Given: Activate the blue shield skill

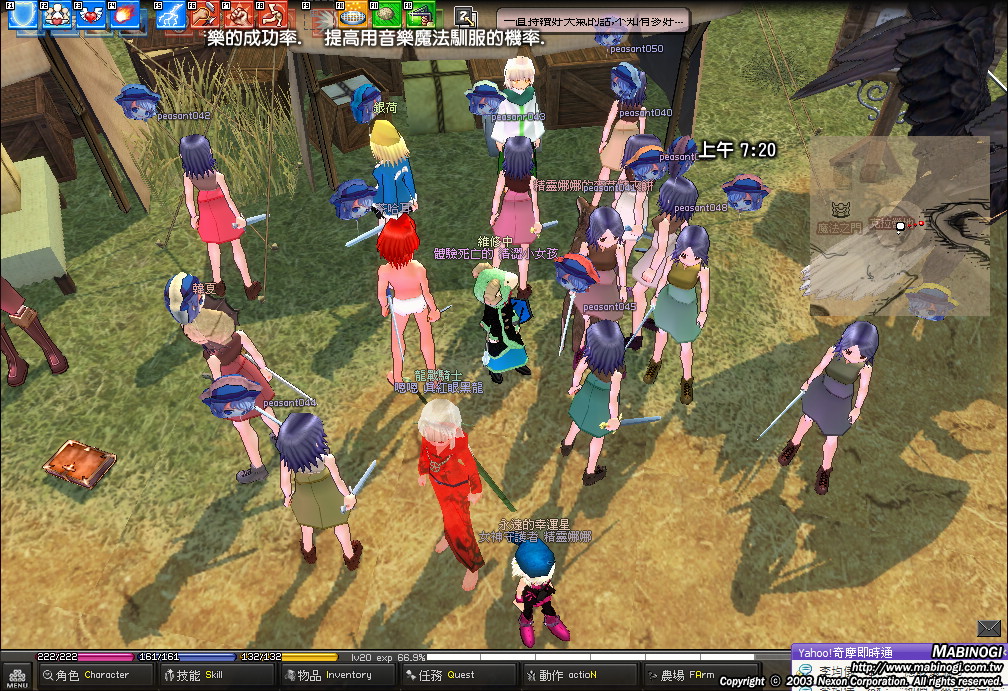Looking at the screenshot, I should coord(22,15).
